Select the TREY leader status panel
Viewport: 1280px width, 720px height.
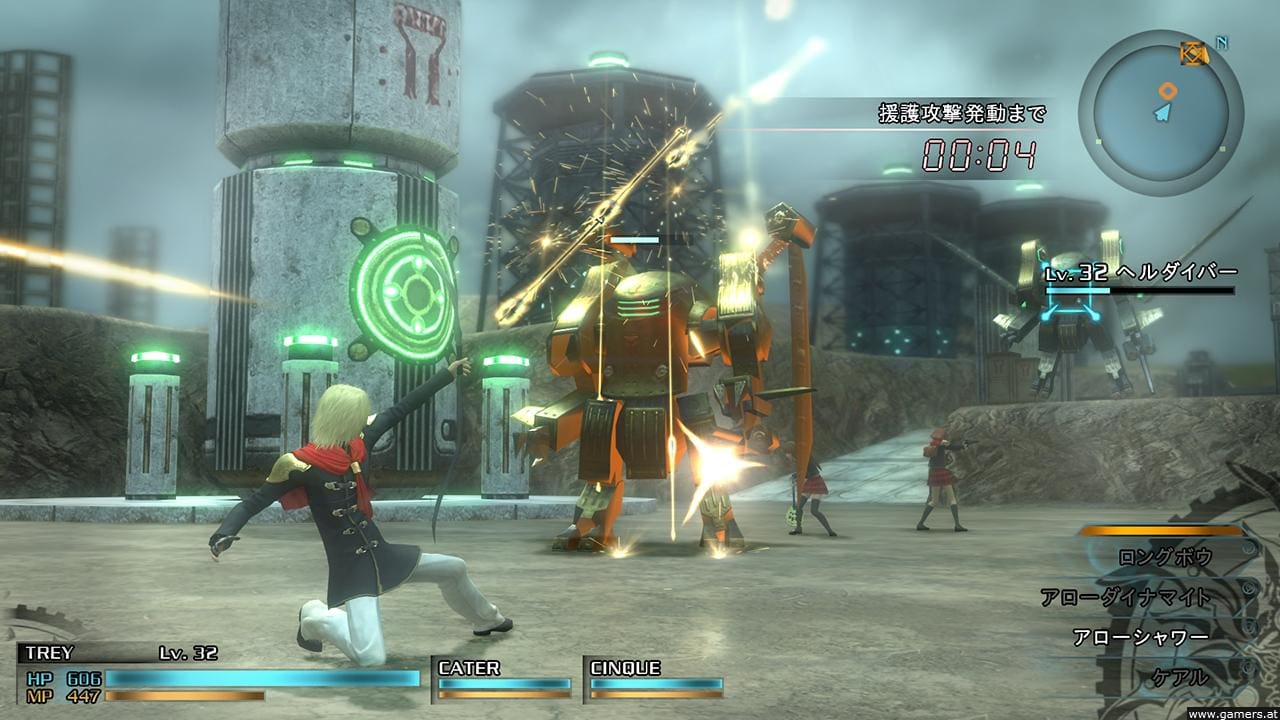coord(220,672)
